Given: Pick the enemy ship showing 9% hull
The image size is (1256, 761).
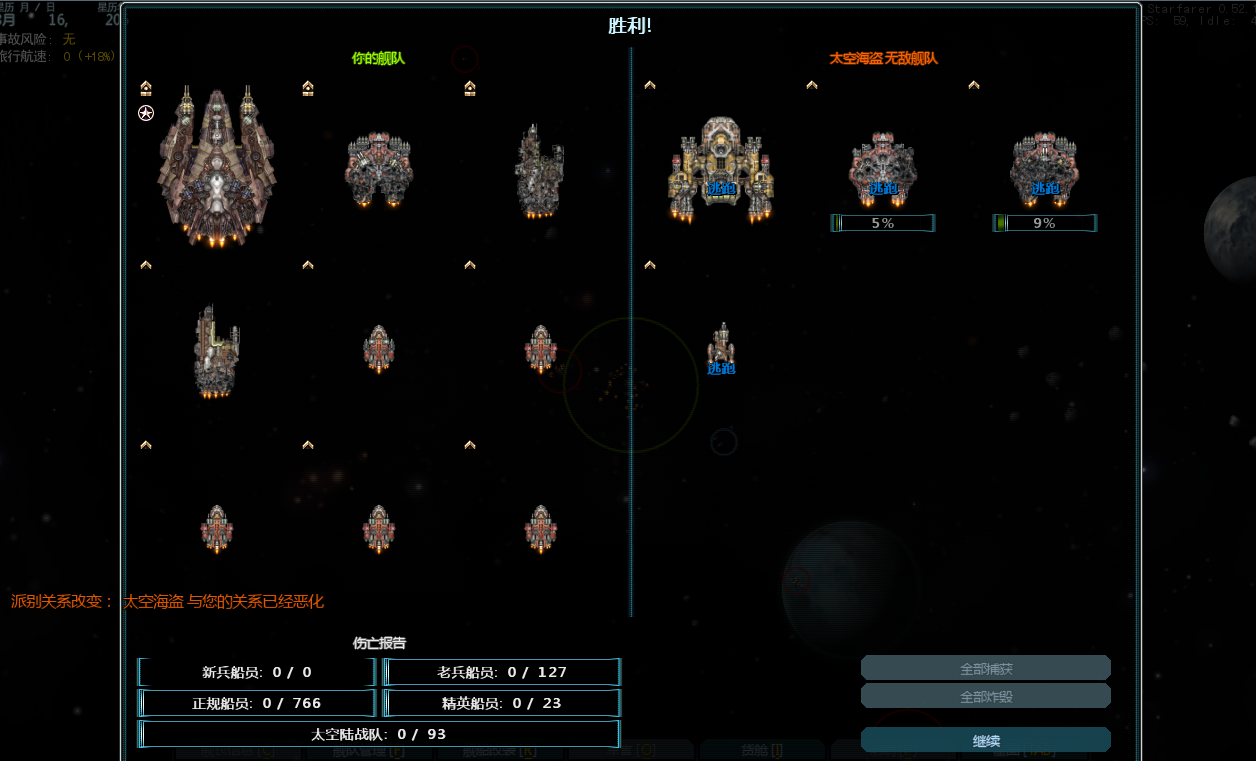Looking at the screenshot, I should pyautogui.click(x=1044, y=170).
